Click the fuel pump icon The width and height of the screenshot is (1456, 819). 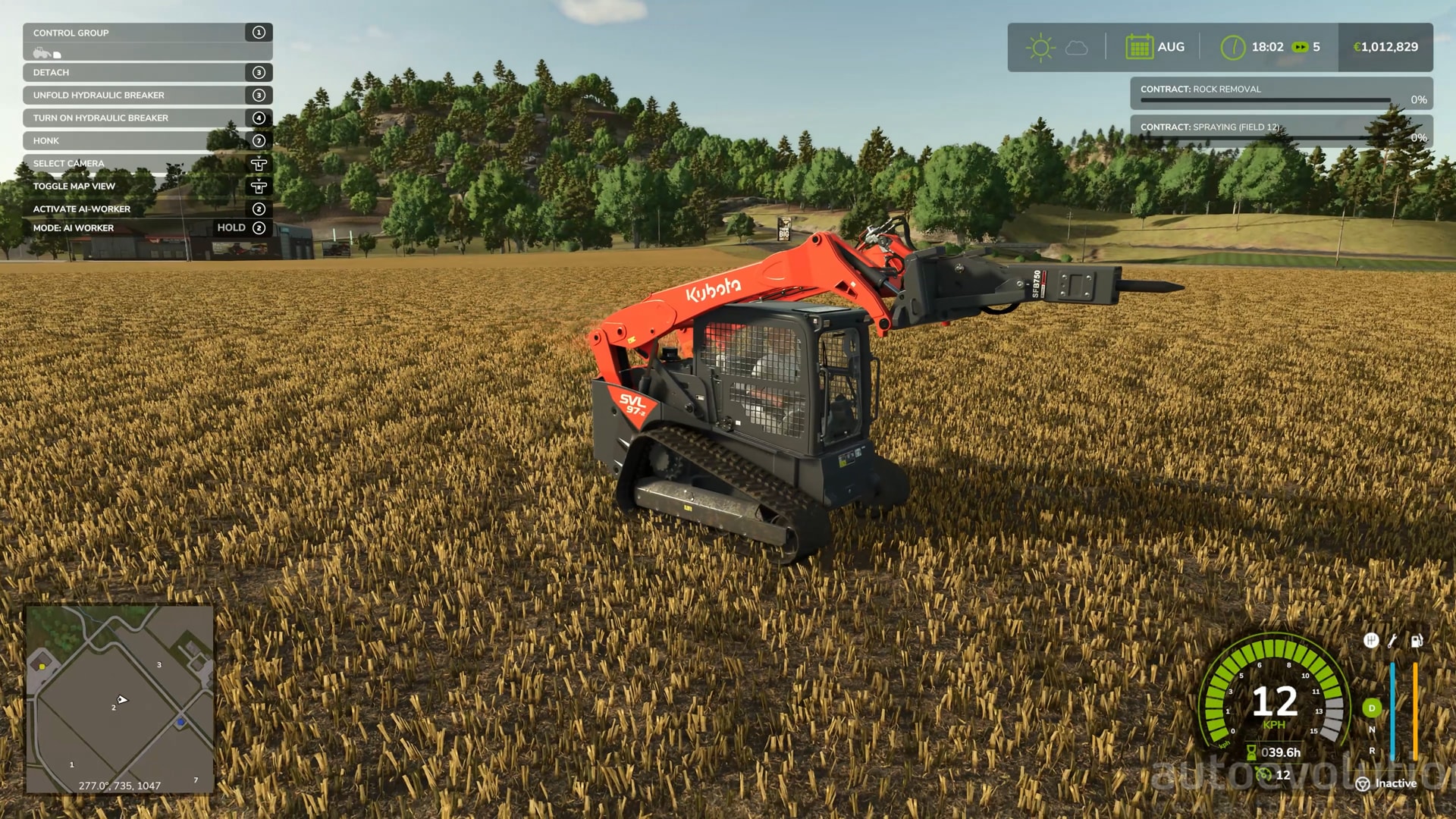[x=1416, y=641]
